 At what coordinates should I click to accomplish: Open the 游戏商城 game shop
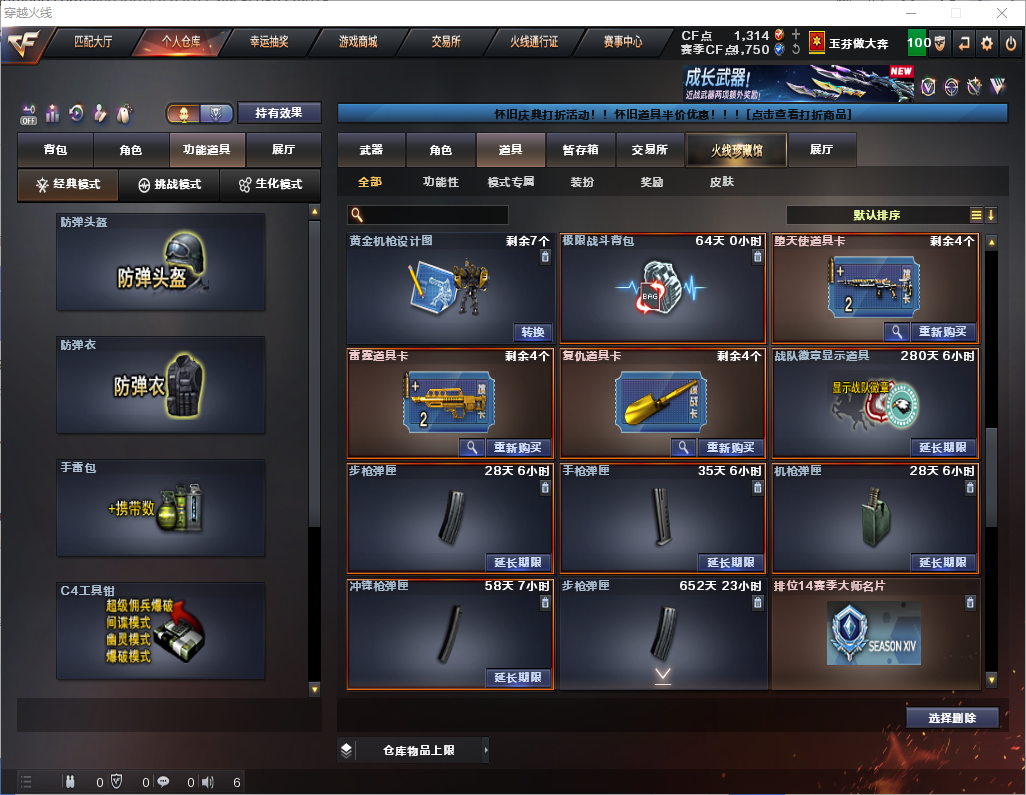(357, 42)
